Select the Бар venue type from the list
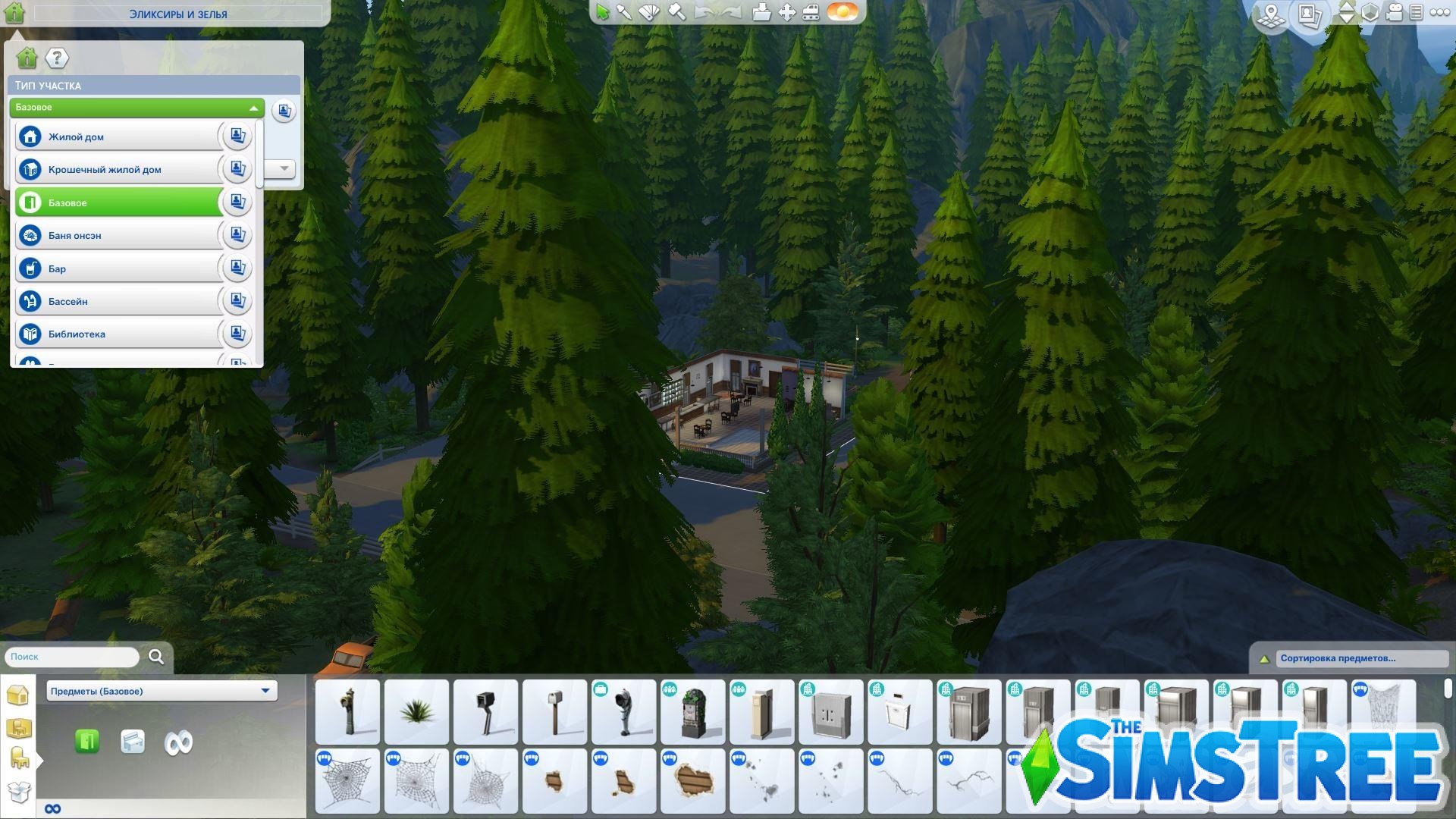Image resolution: width=1456 pixels, height=819 pixels. (x=114, y=268)
